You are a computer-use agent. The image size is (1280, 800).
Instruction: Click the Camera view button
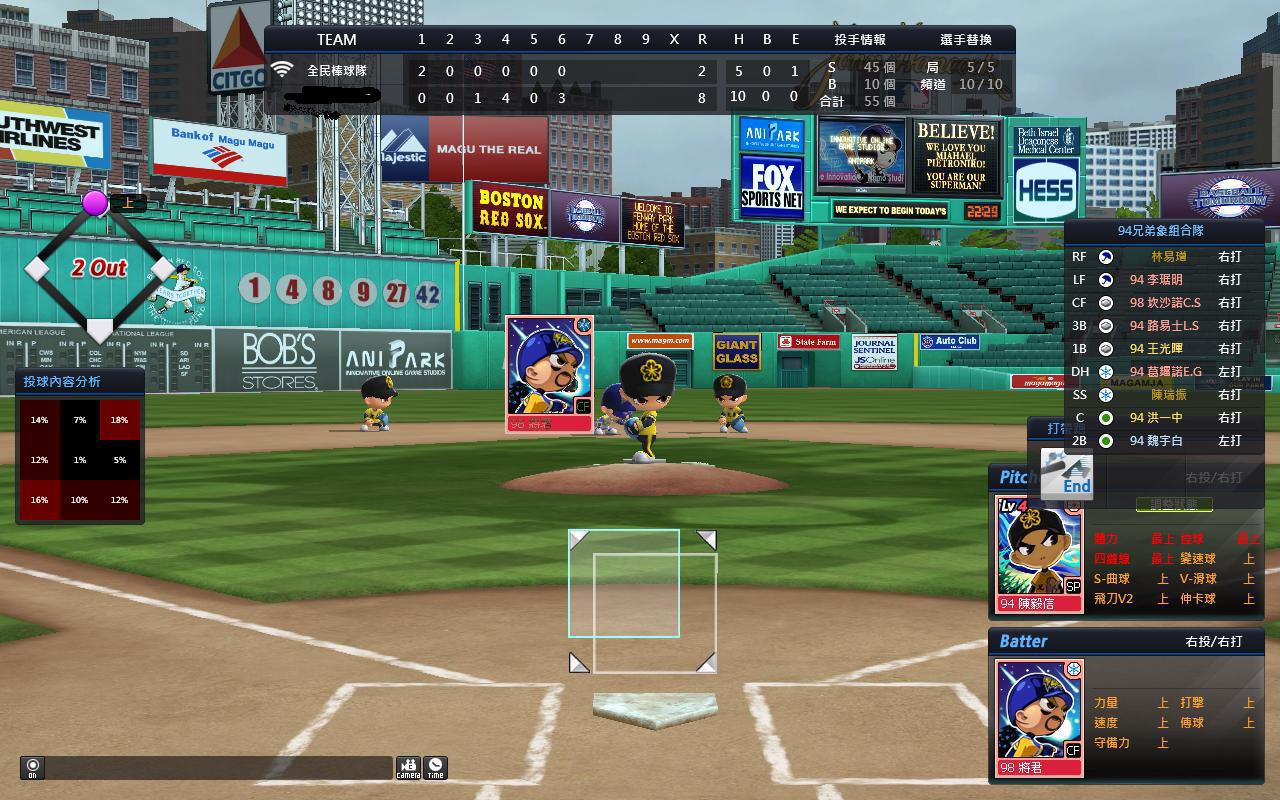point(408,767)
